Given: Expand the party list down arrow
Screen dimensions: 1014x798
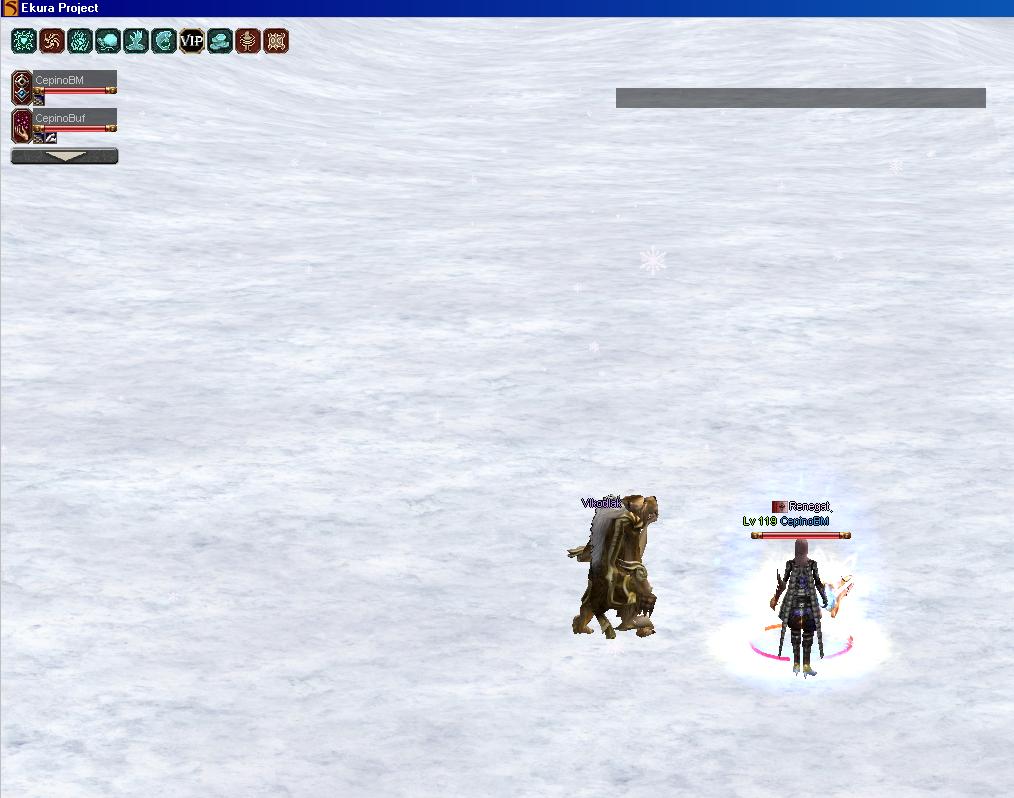Looking at the screenshot, I should 65,156.
